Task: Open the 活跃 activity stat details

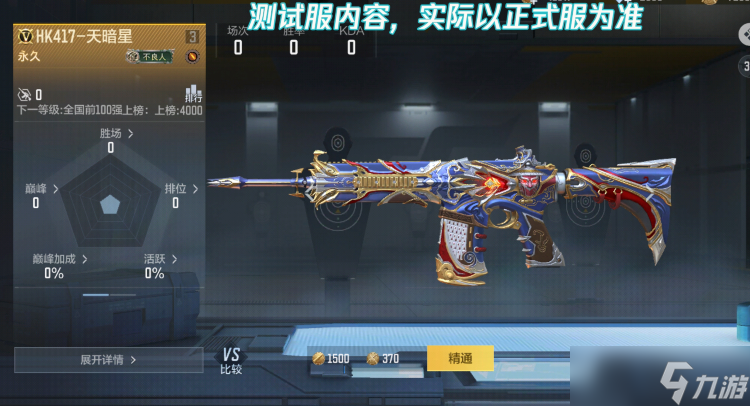Action: point(159,259)
